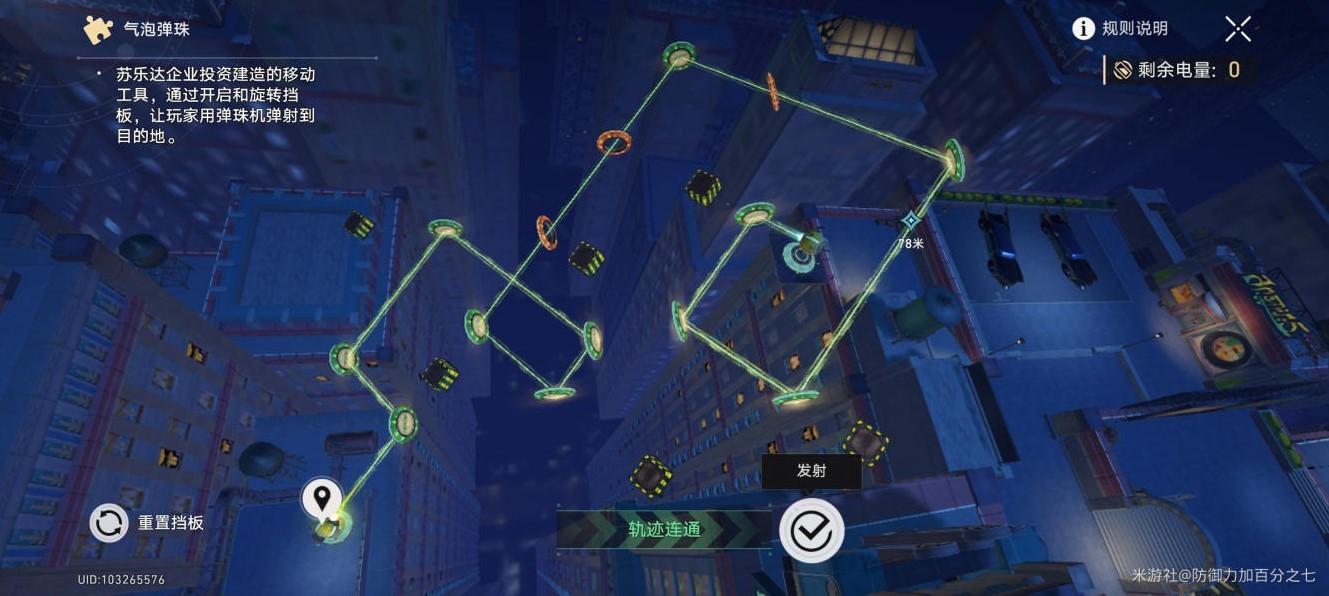The width and height of the screenshot is (1329, 596).
Task: Open the 规则说明 rules info
Action: [1120, 29]
